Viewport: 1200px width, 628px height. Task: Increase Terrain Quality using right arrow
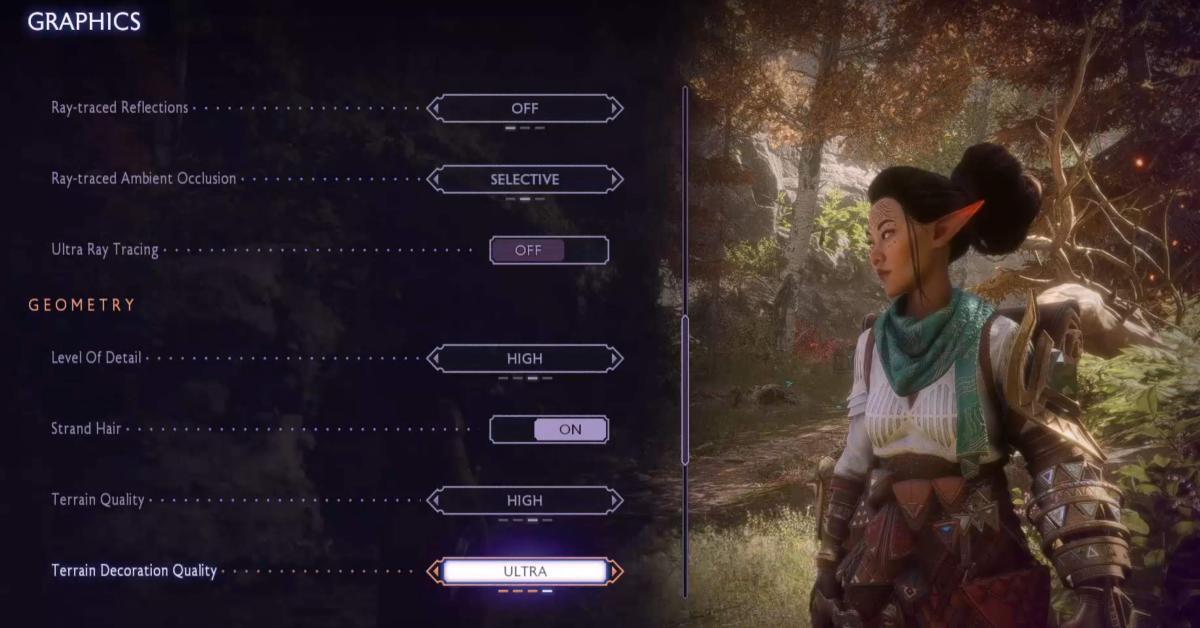616,500
